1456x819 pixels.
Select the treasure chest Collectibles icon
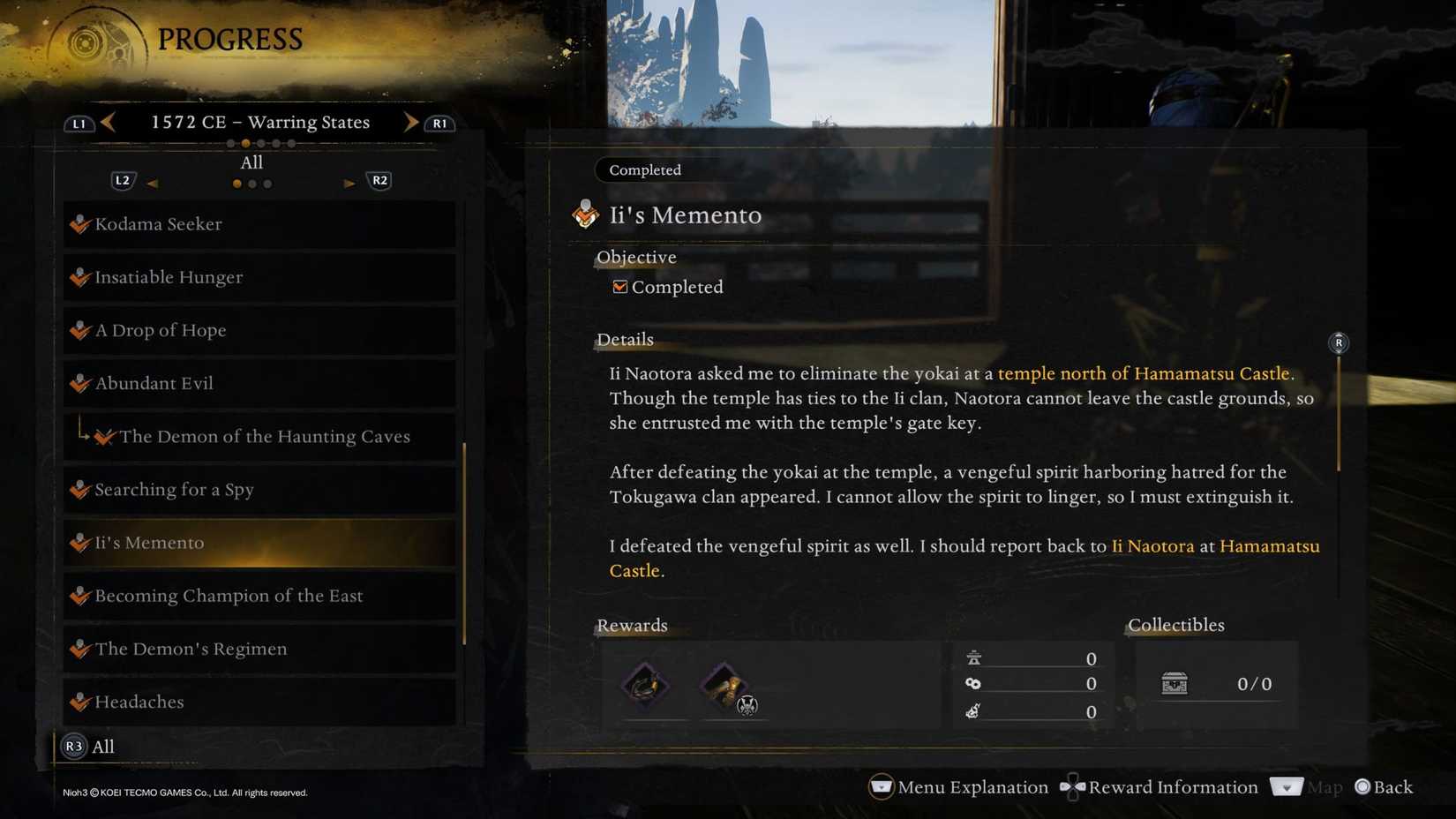[1174, 683]
